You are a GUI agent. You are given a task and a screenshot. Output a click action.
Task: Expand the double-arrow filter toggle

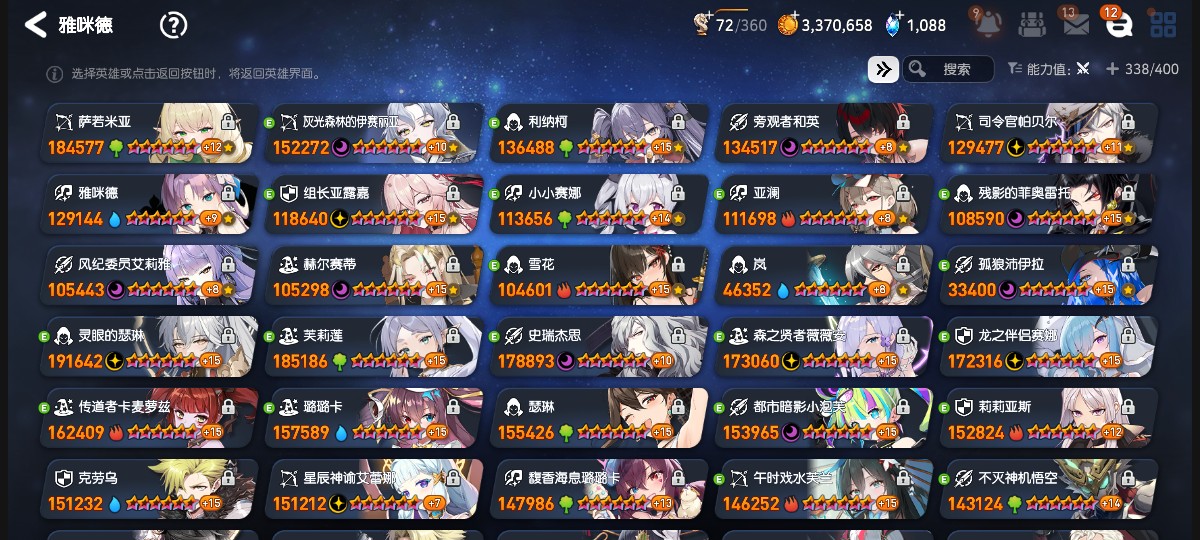pyautogui.click(x=883, y=69)
